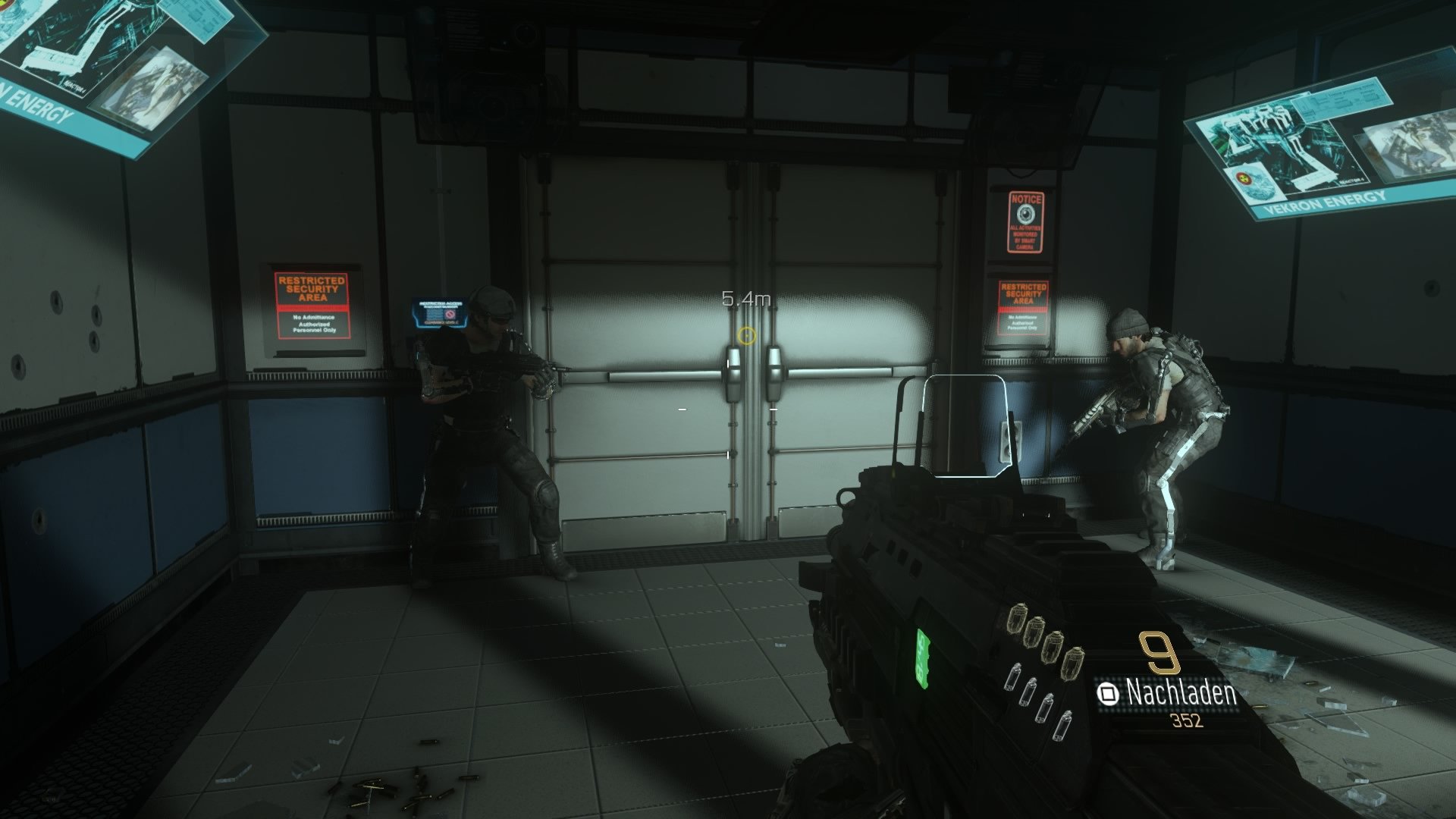
Task: Select the no-entry symbol on the holographic panel
Action: [450, 314]
